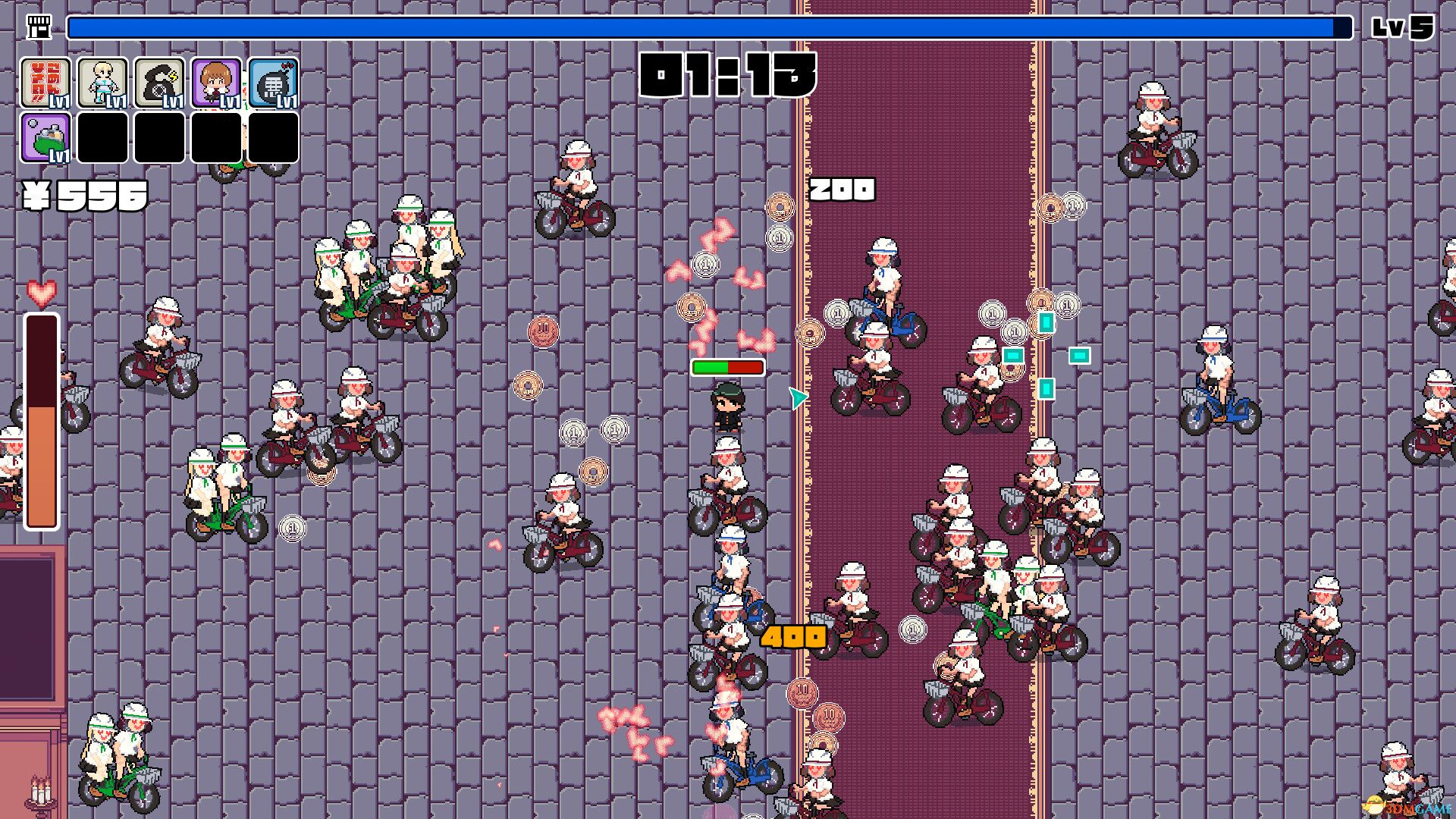Image resolution: width=1456 pixels, height=819 pixels.
Task: Click the ¥556 money counter
Action: click(x=83, y=196)
